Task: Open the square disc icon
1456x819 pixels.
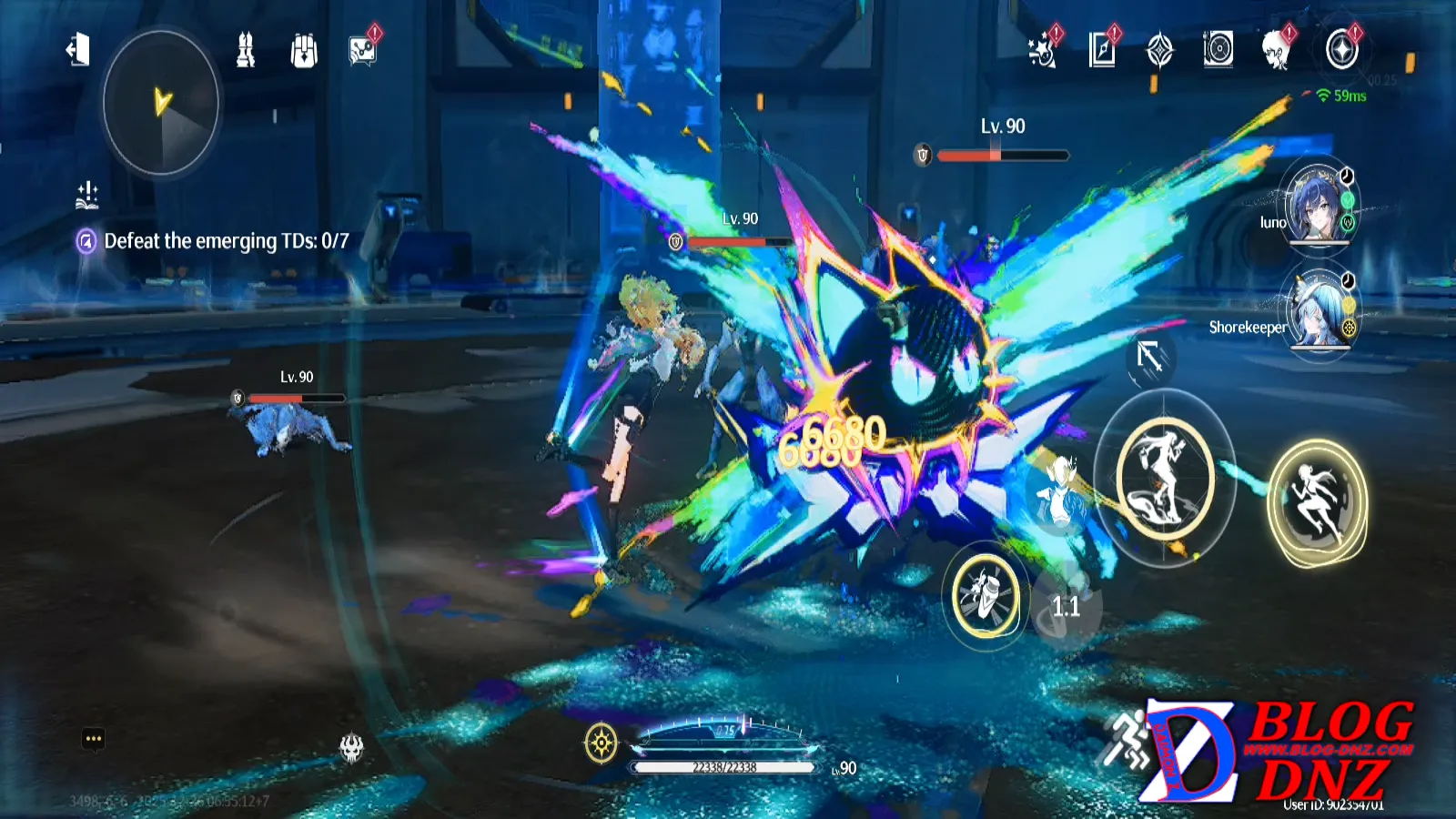Action: (x=1218, y=49)
